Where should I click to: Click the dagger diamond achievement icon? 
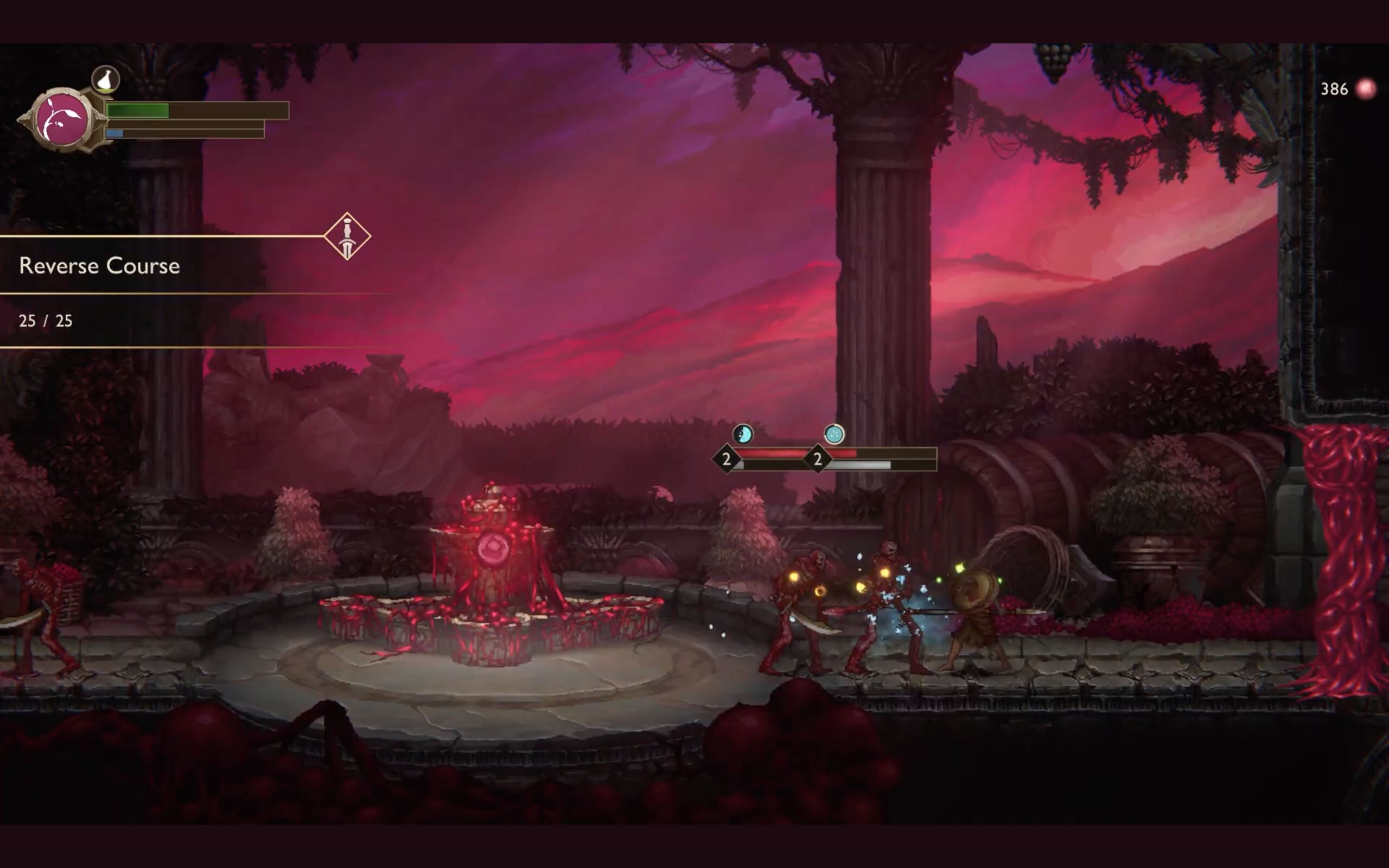pyautogui.click(x=347, y=237)
